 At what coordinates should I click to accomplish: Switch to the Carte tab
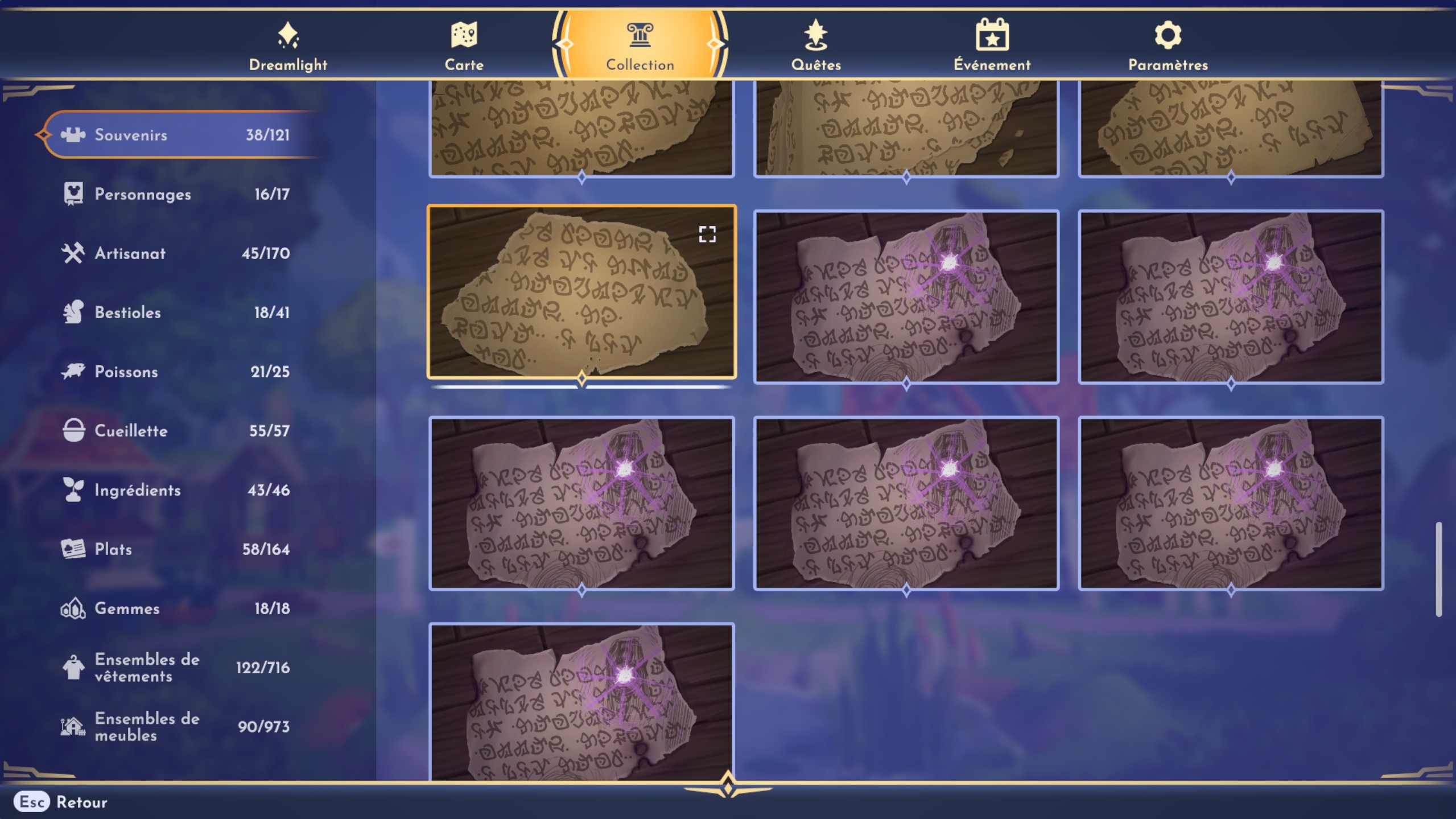[465, 35]
